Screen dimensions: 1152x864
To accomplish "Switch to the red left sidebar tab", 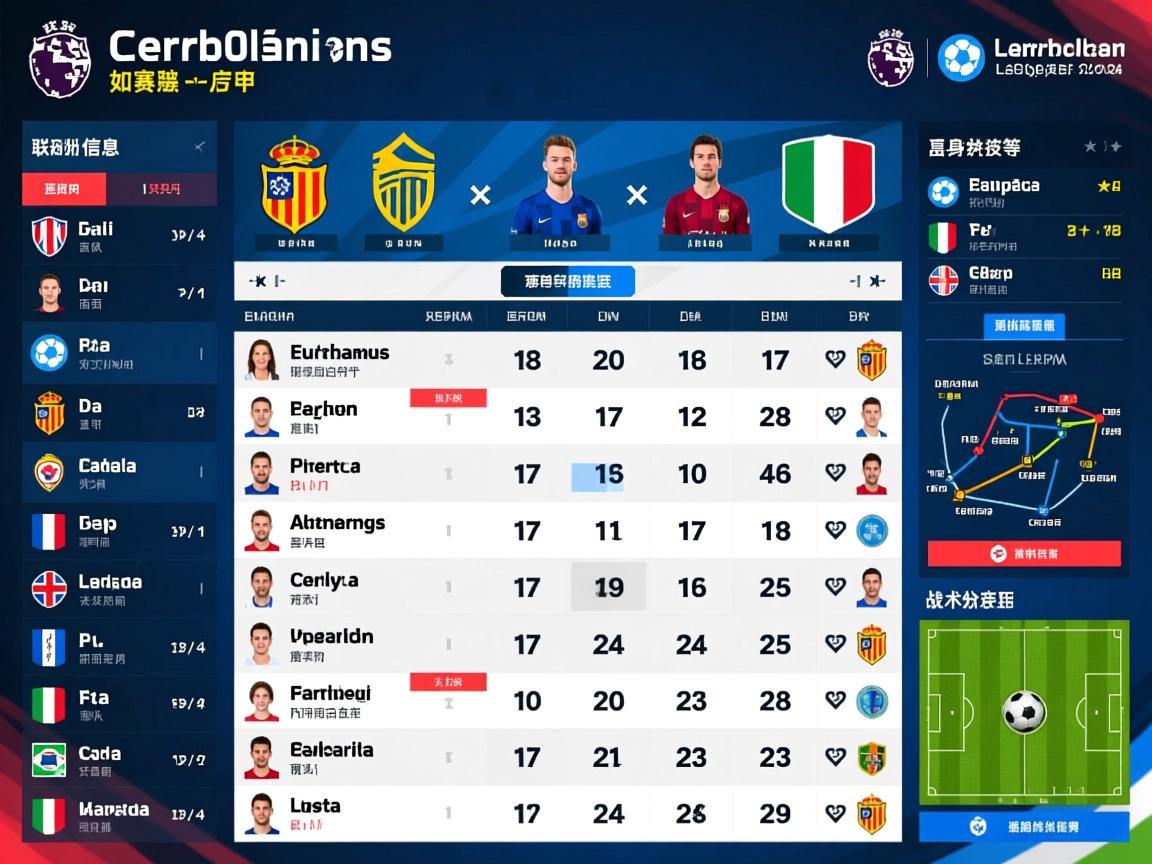I will click(x=64, y=188).
